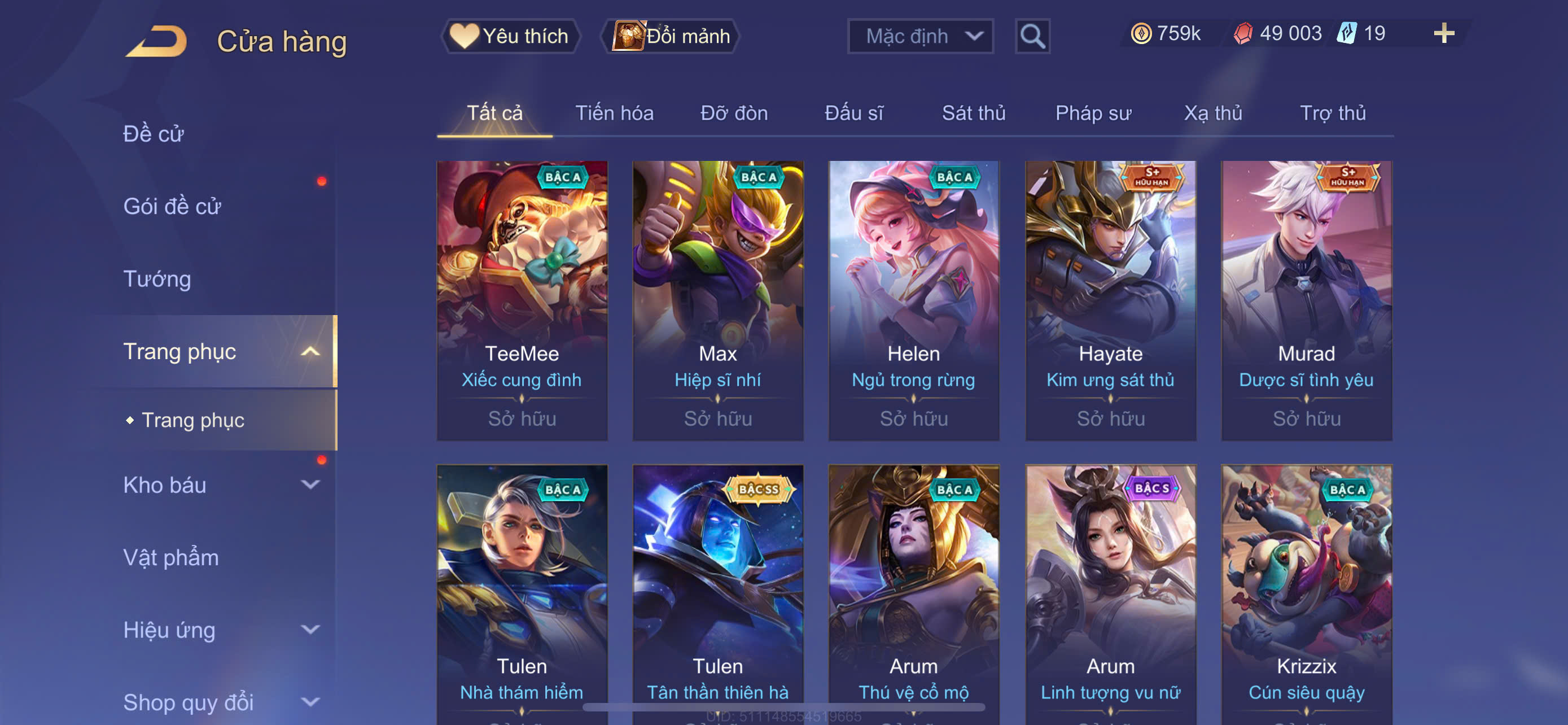The image size is (1568, 725).
Task: Select the Pháp sư tab
Action: [1093, 113]
